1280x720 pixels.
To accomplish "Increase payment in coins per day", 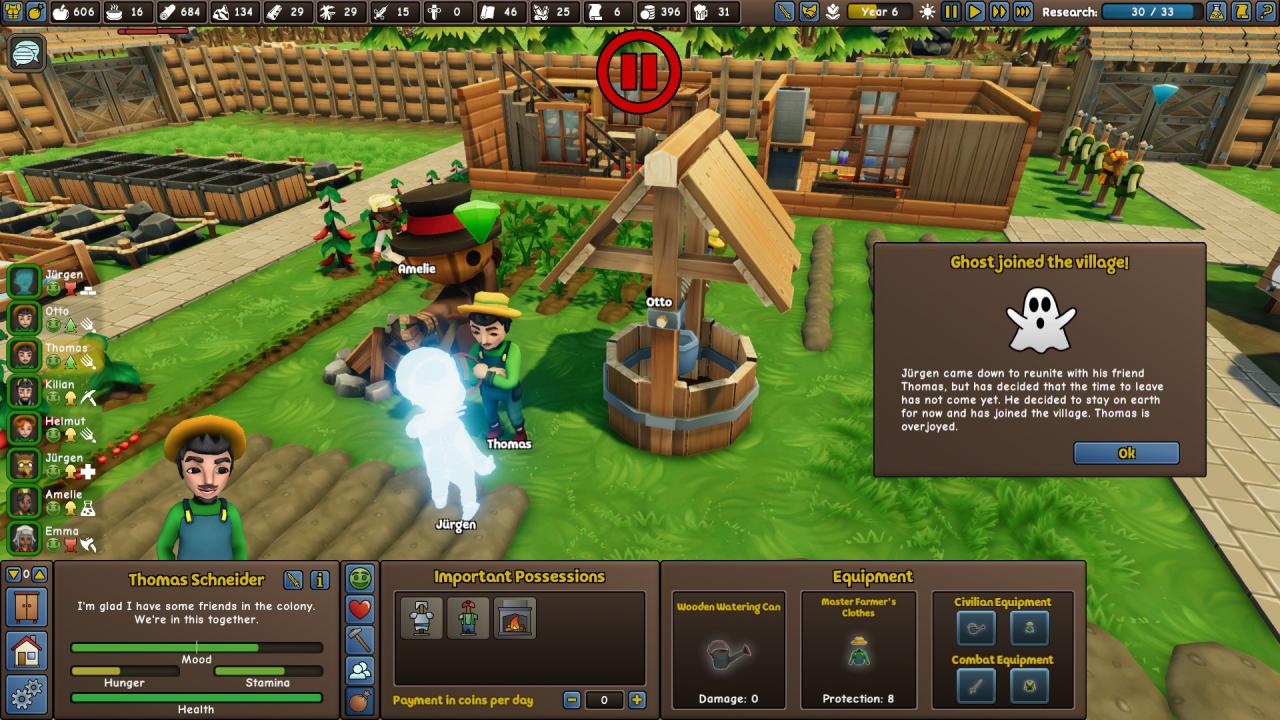I will coord(637,700).
